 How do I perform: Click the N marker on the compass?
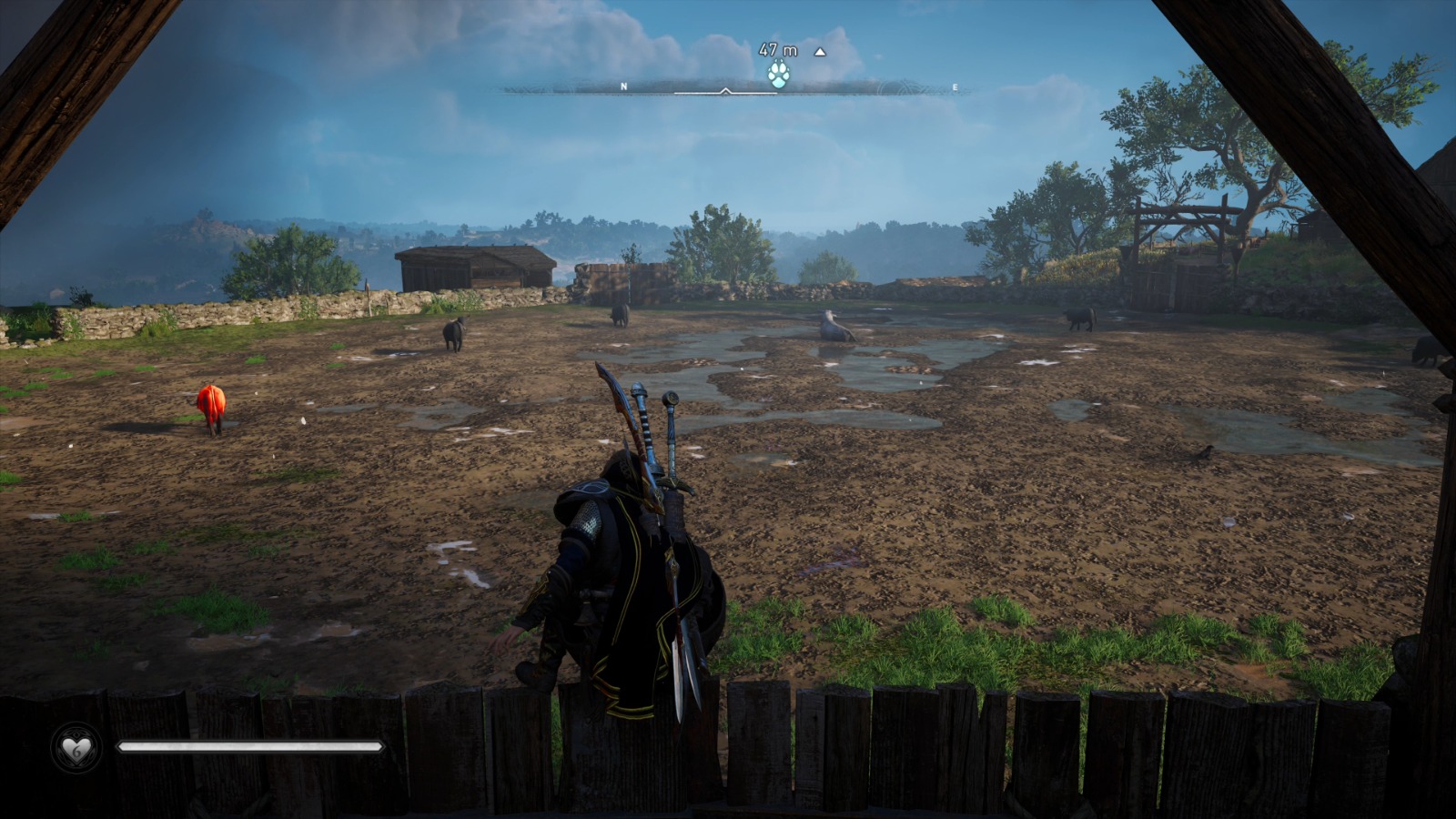(622, 86)
